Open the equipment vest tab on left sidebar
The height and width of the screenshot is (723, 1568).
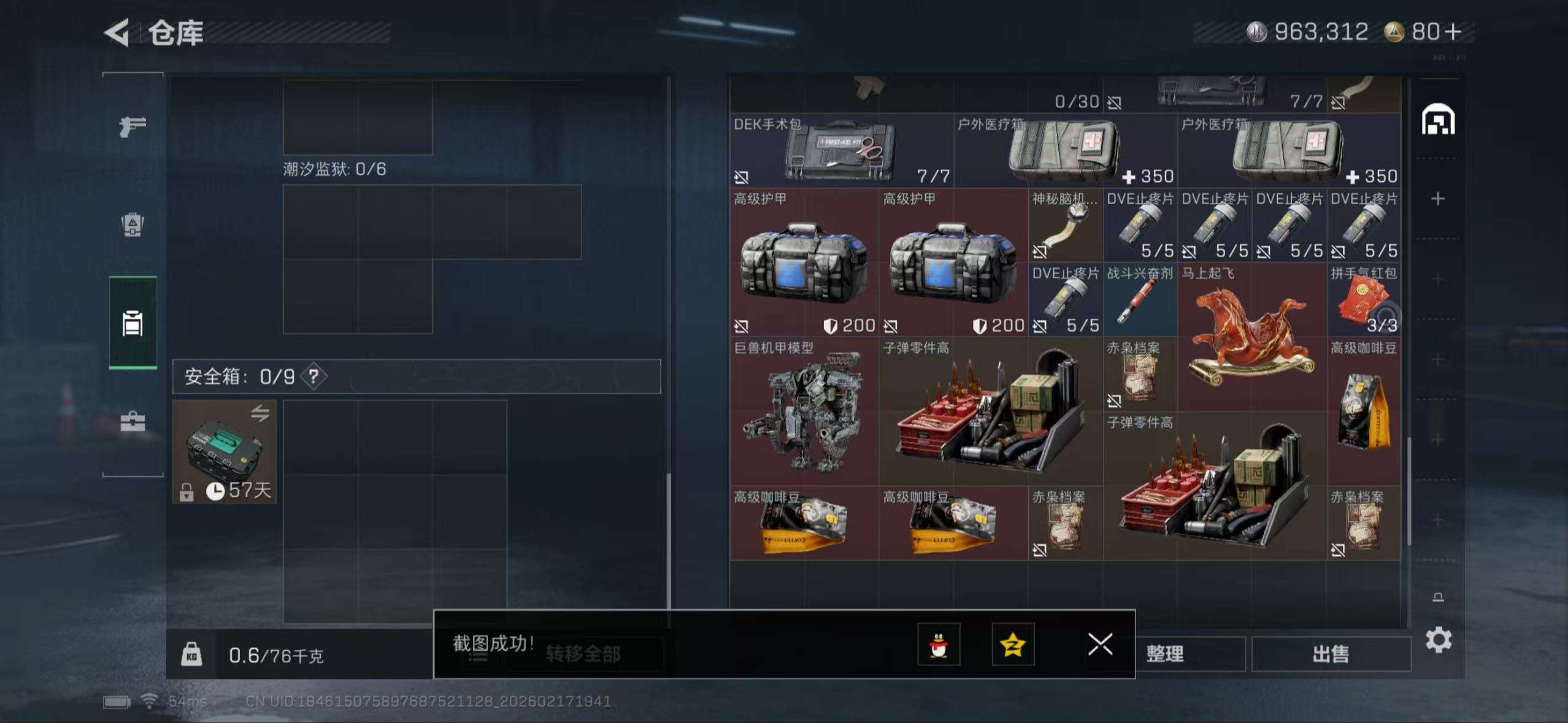point(132,226)
